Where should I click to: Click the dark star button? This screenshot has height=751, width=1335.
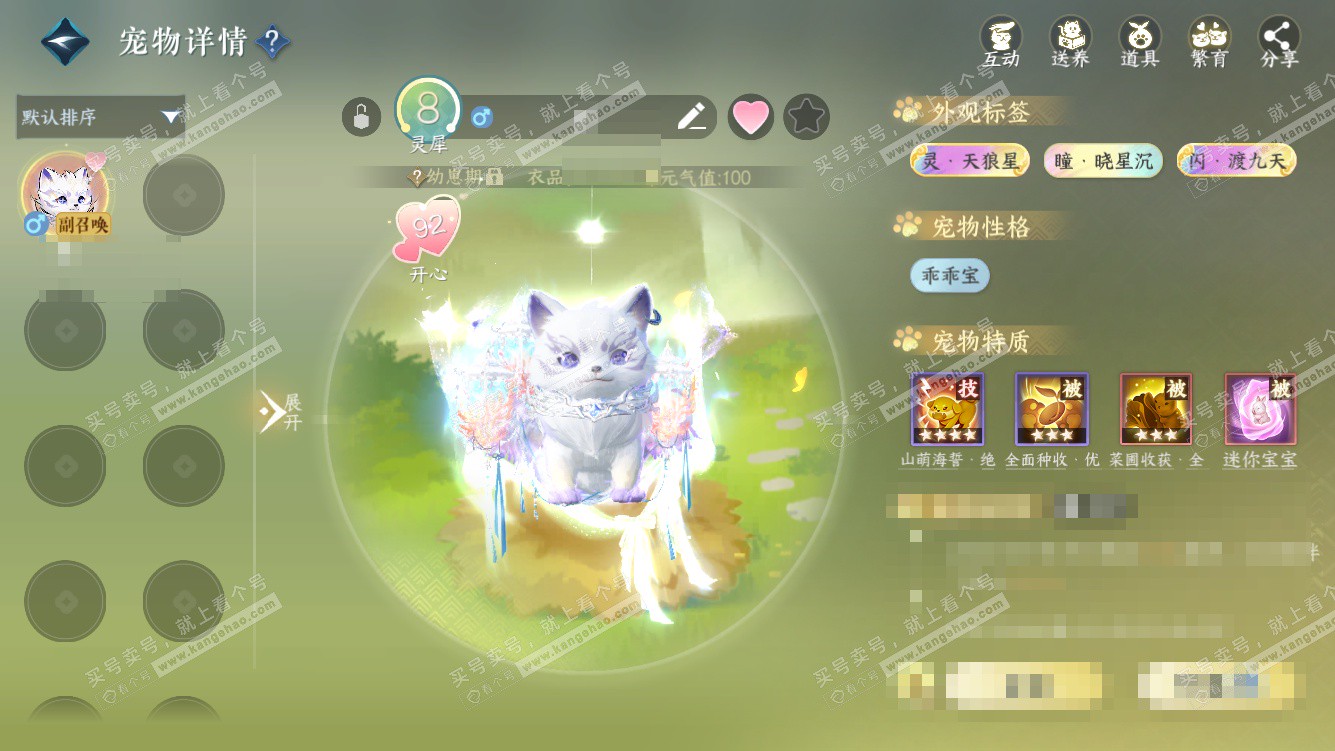coord(806,117)
